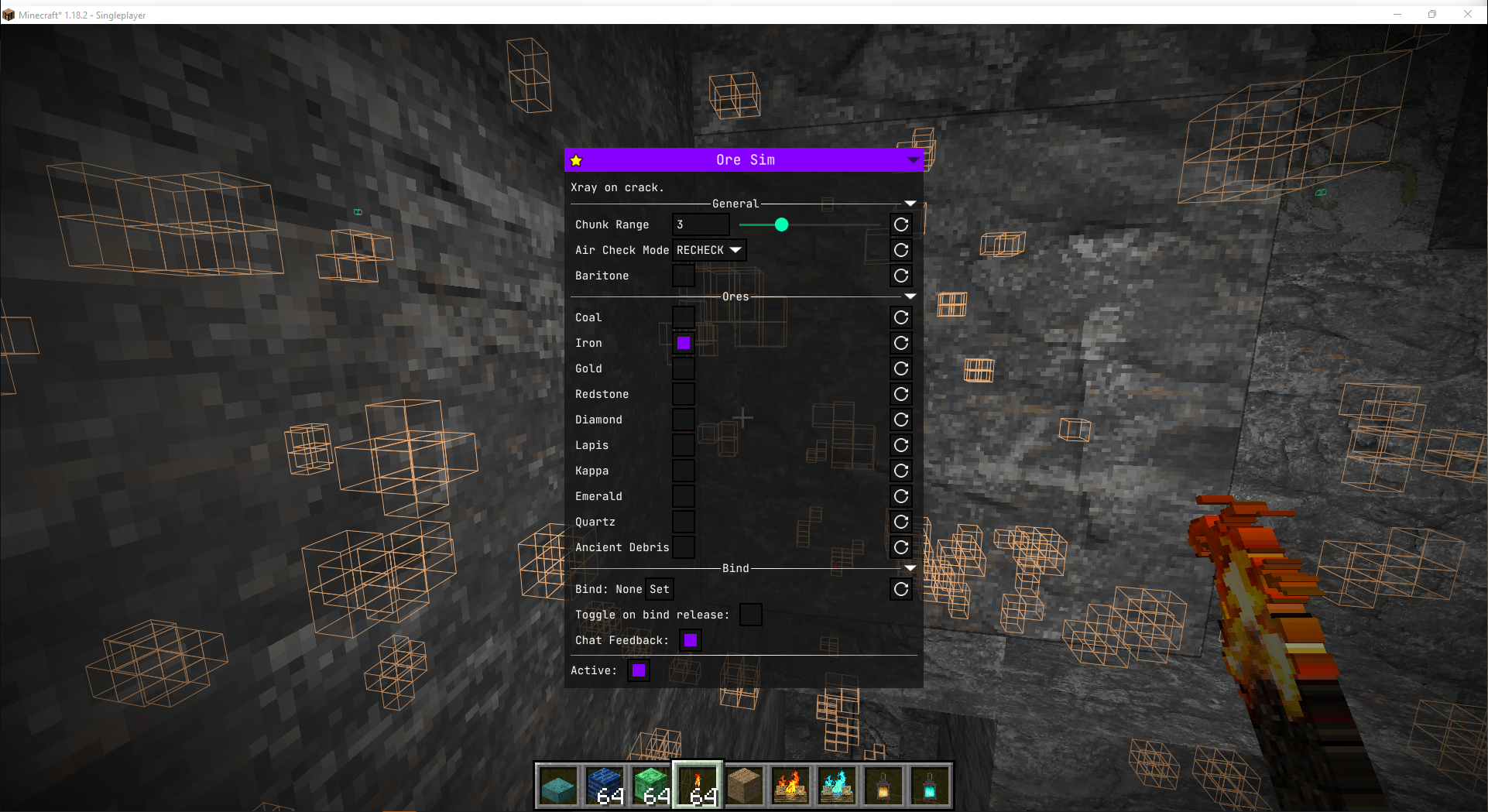Reset the Bind setting
Viewport: 1488px width, 812px height.
point(900,589)
